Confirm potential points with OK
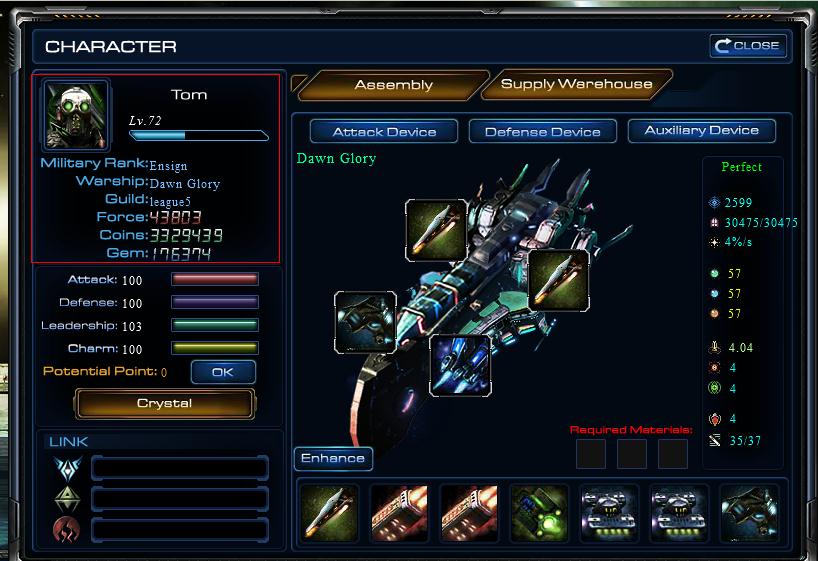818x561 pixels. (222, 372)
